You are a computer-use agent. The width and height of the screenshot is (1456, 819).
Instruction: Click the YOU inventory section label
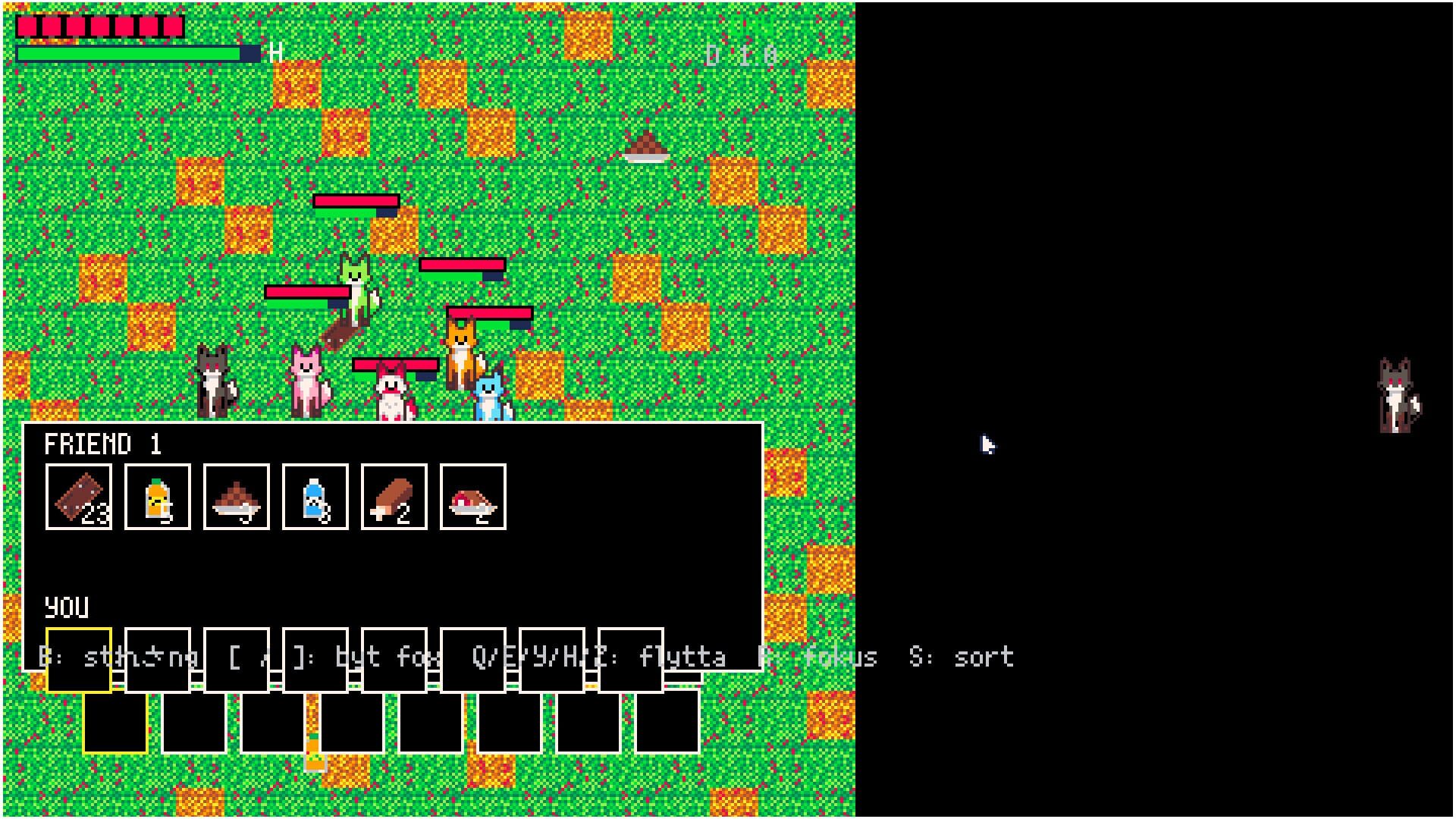64,607
